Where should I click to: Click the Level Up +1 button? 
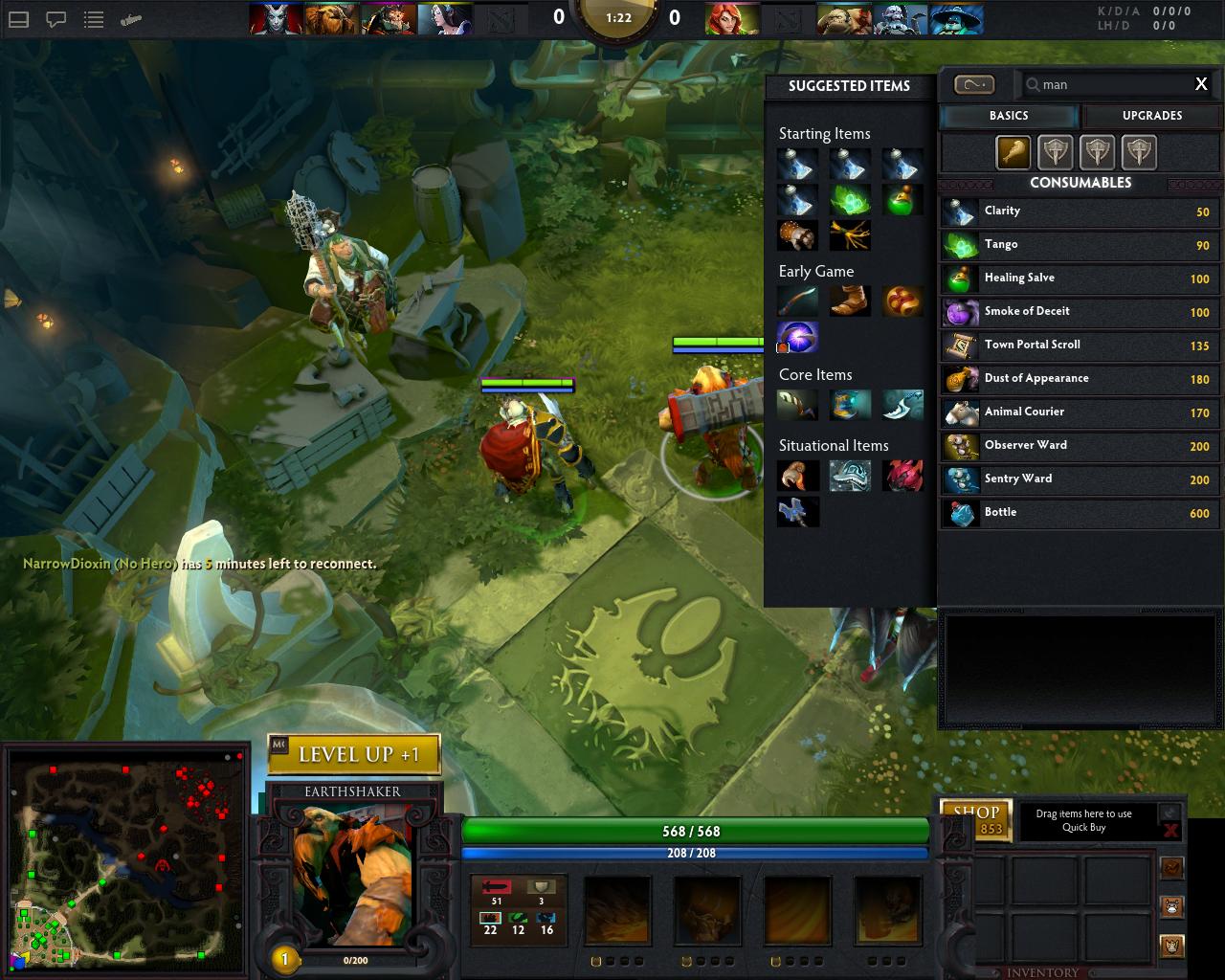355,754
